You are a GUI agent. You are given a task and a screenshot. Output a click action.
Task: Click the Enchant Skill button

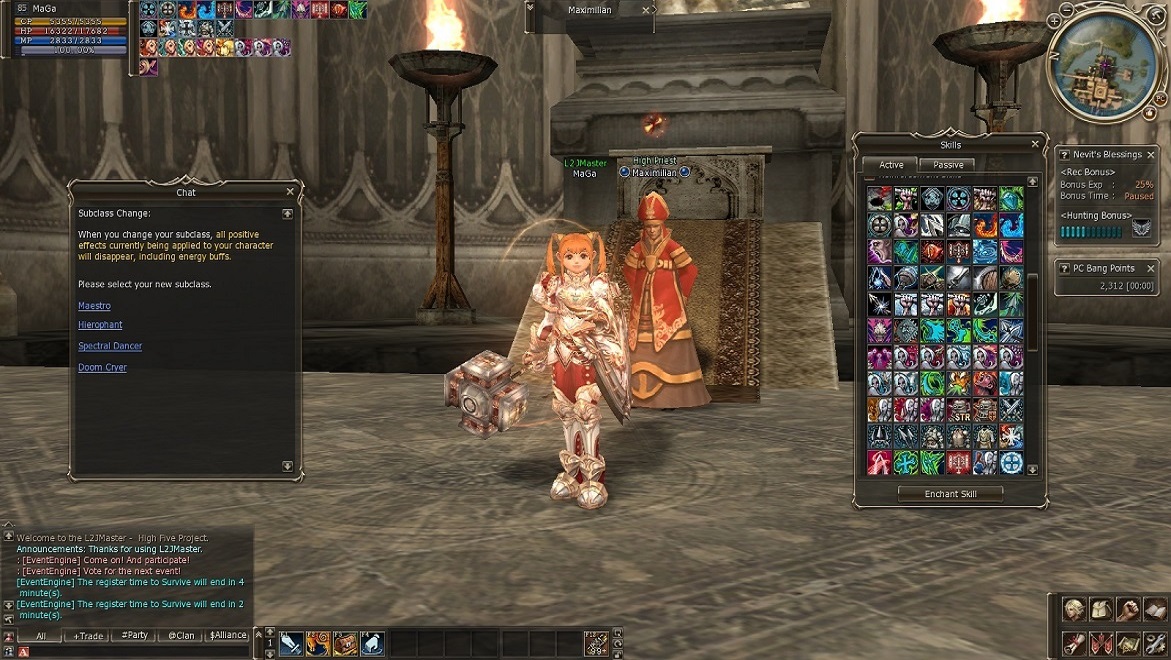click(950, 494)
